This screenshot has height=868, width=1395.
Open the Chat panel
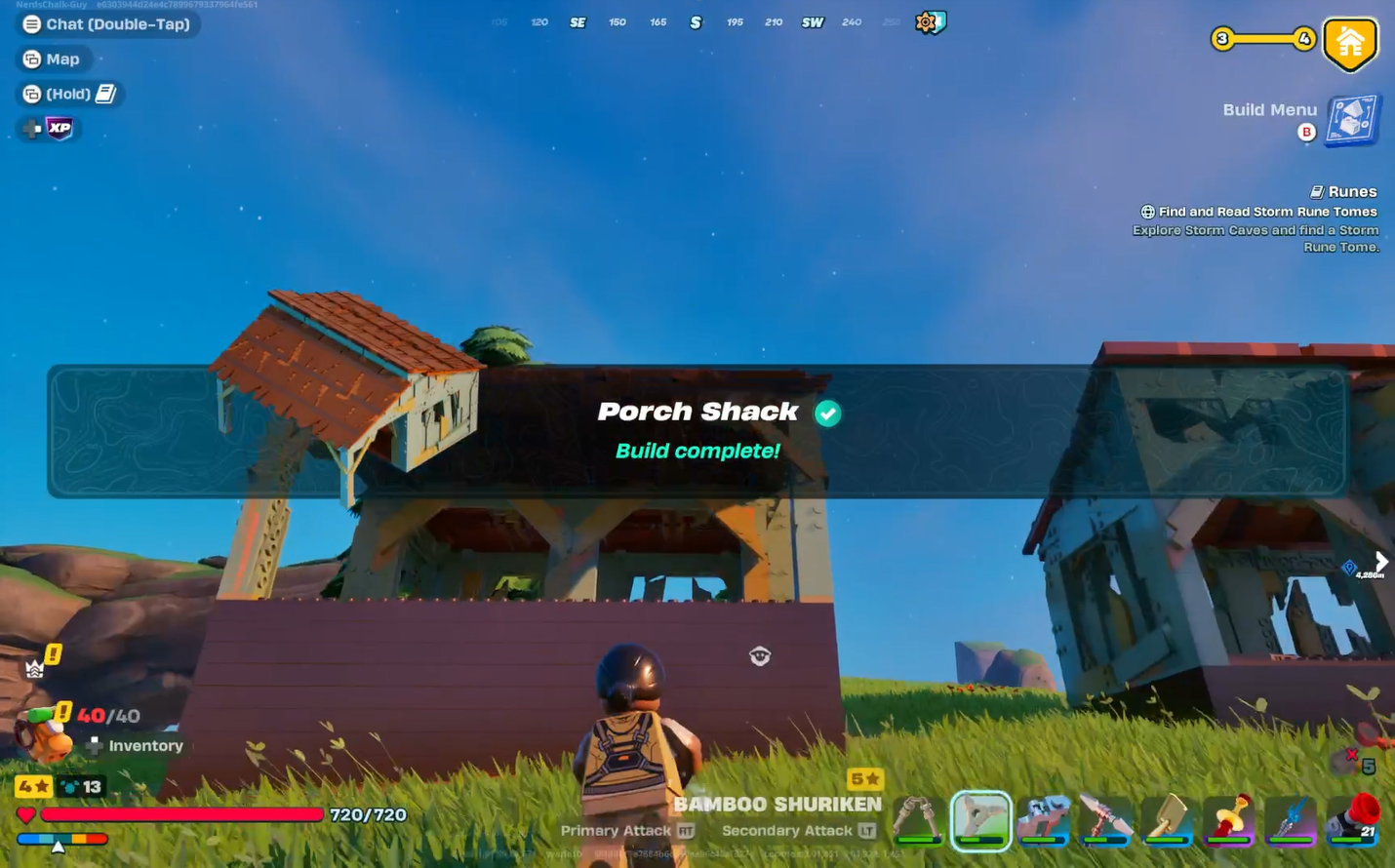pos(107,23)
